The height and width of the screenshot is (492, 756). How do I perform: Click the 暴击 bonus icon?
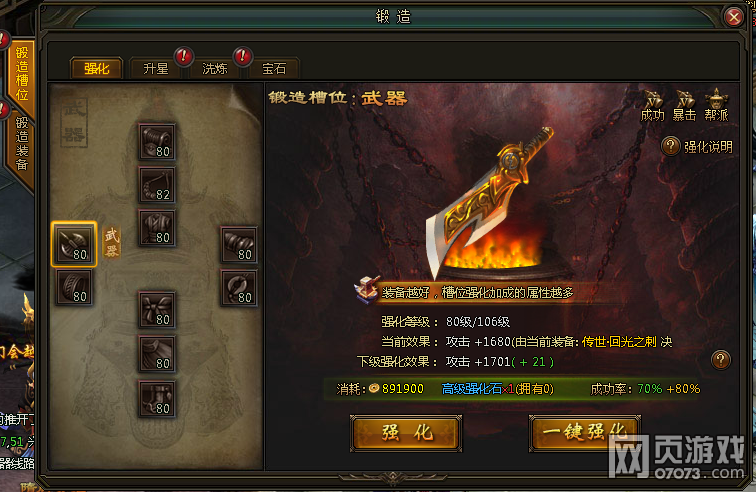pos(684,103)
